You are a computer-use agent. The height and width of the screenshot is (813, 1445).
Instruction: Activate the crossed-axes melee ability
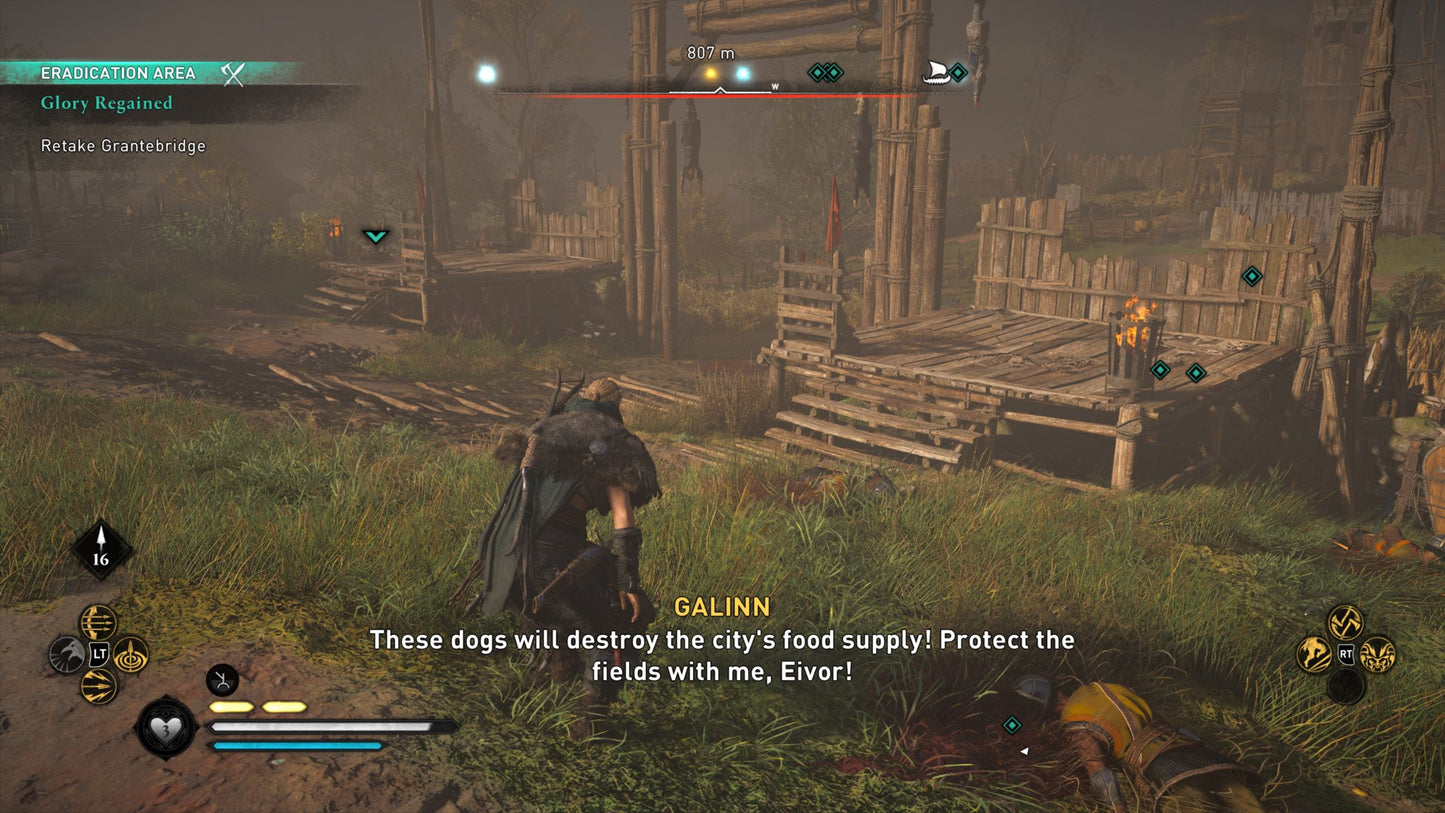pos(1345,623)
